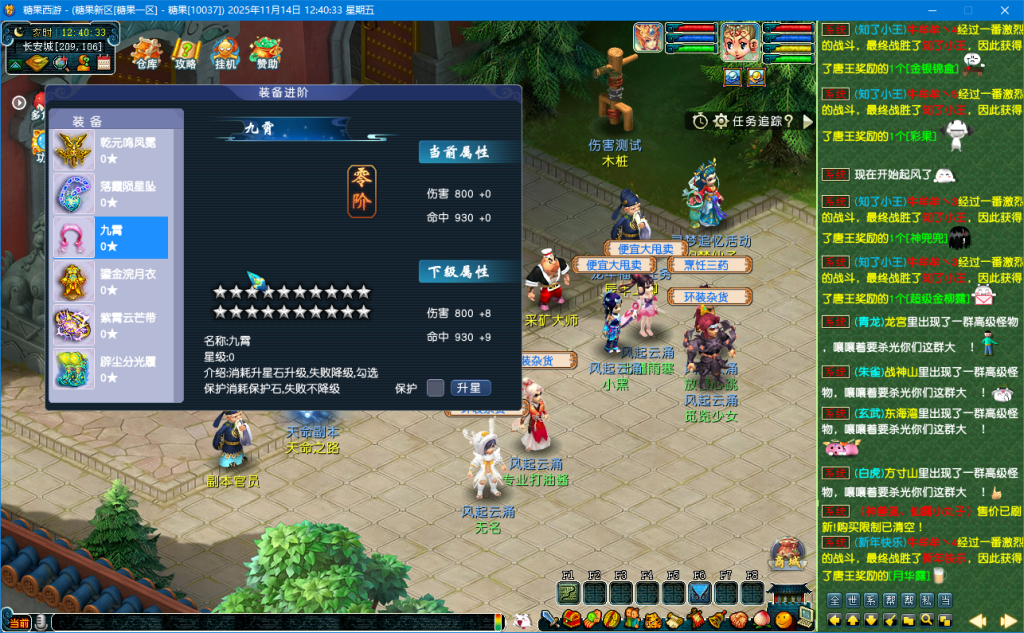
Task: Switch chat to the 世 world channel
Action: pos(853,600)
